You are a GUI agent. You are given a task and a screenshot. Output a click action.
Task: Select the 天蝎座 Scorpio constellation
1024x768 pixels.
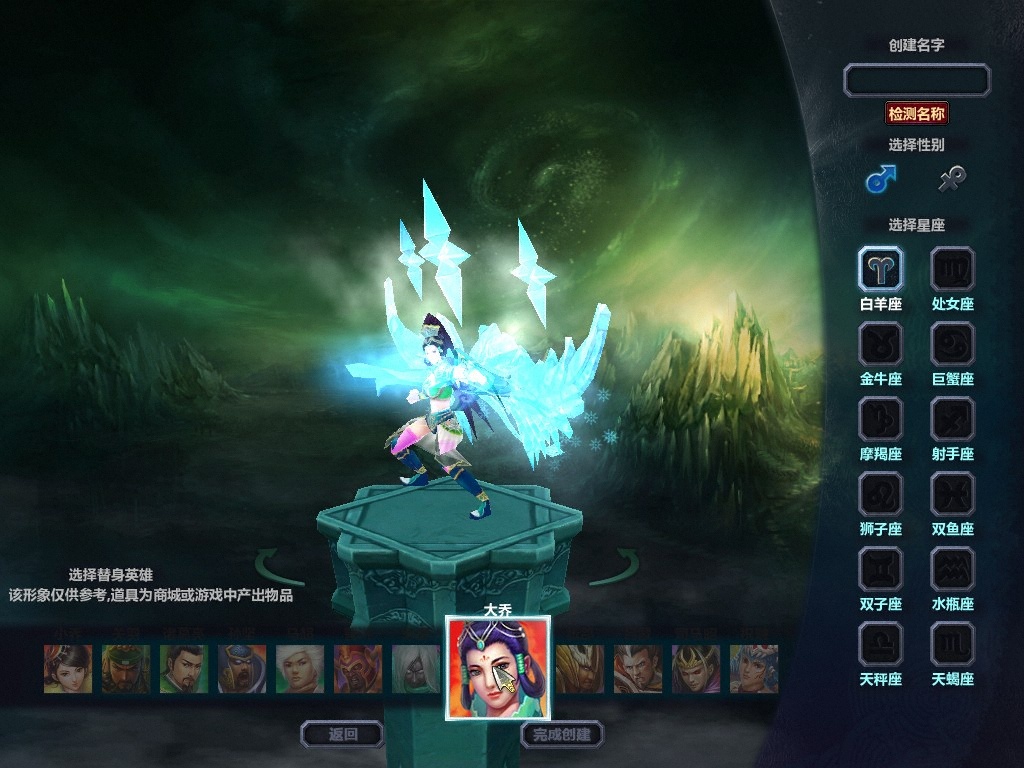click(x=952, y=644)
